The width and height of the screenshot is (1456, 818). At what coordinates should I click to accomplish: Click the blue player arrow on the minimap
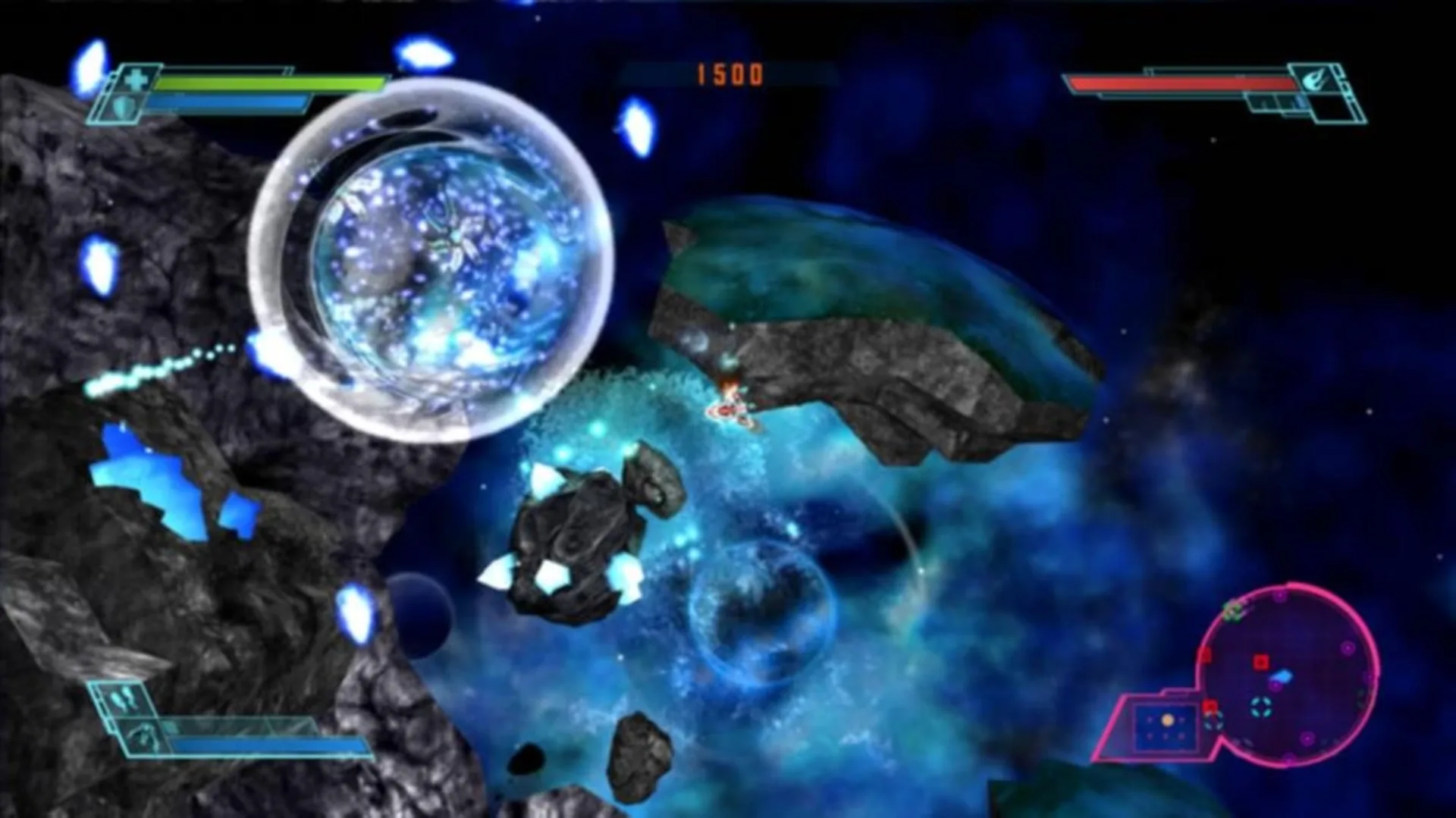coord(1282,676)
